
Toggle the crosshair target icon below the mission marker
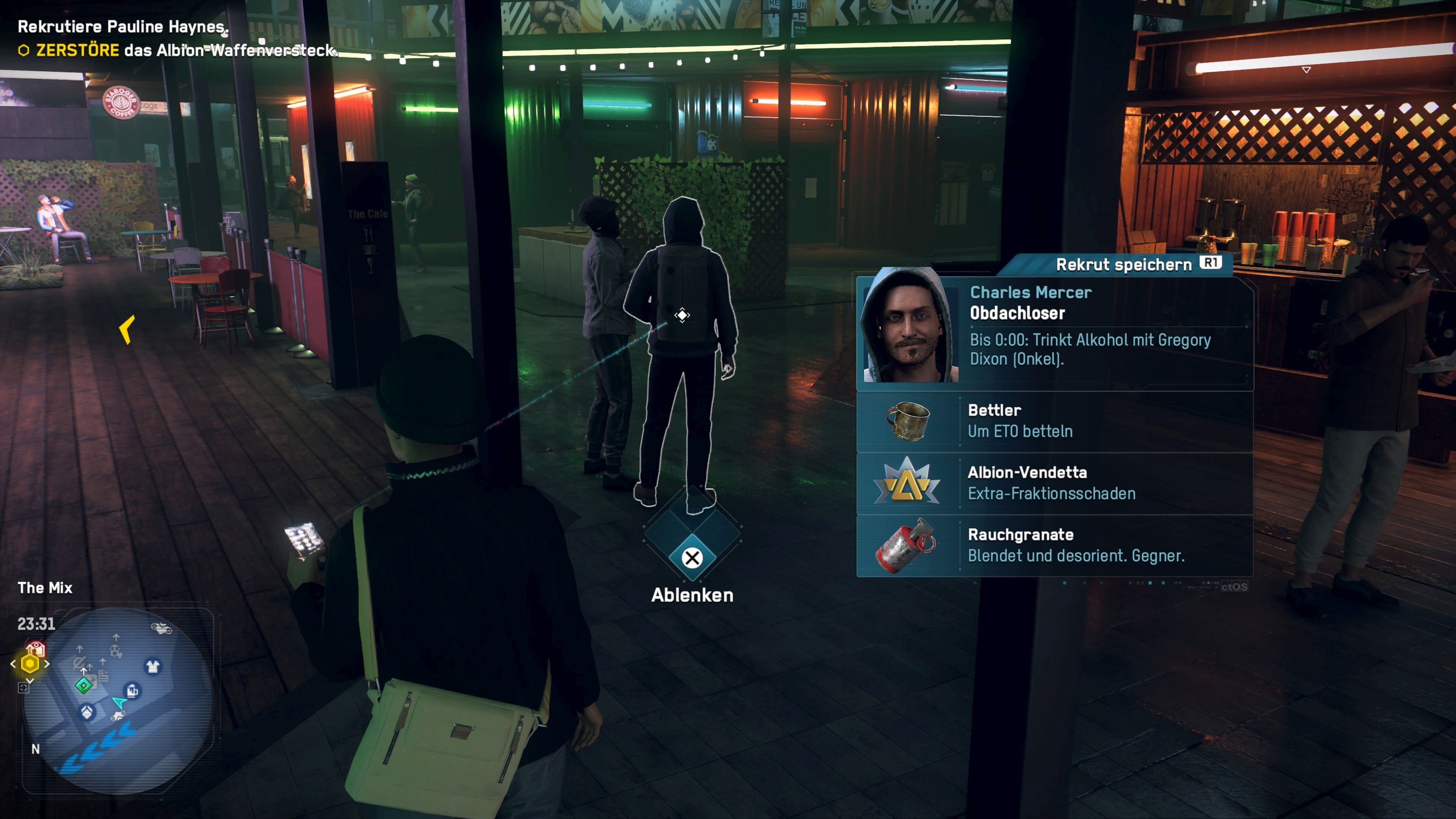(x=24, y=689)
